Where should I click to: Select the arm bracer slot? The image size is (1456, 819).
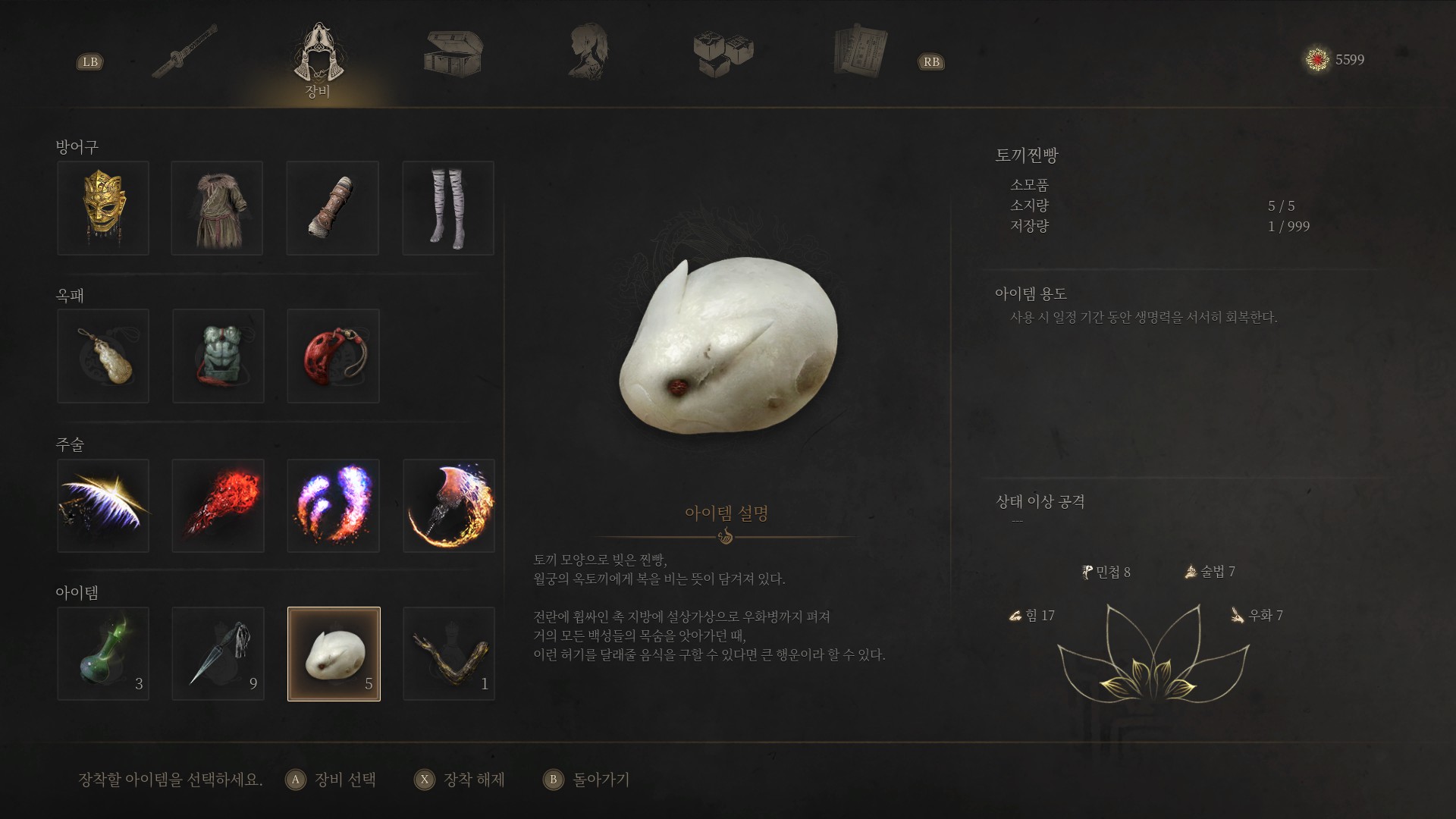point(333,208)
